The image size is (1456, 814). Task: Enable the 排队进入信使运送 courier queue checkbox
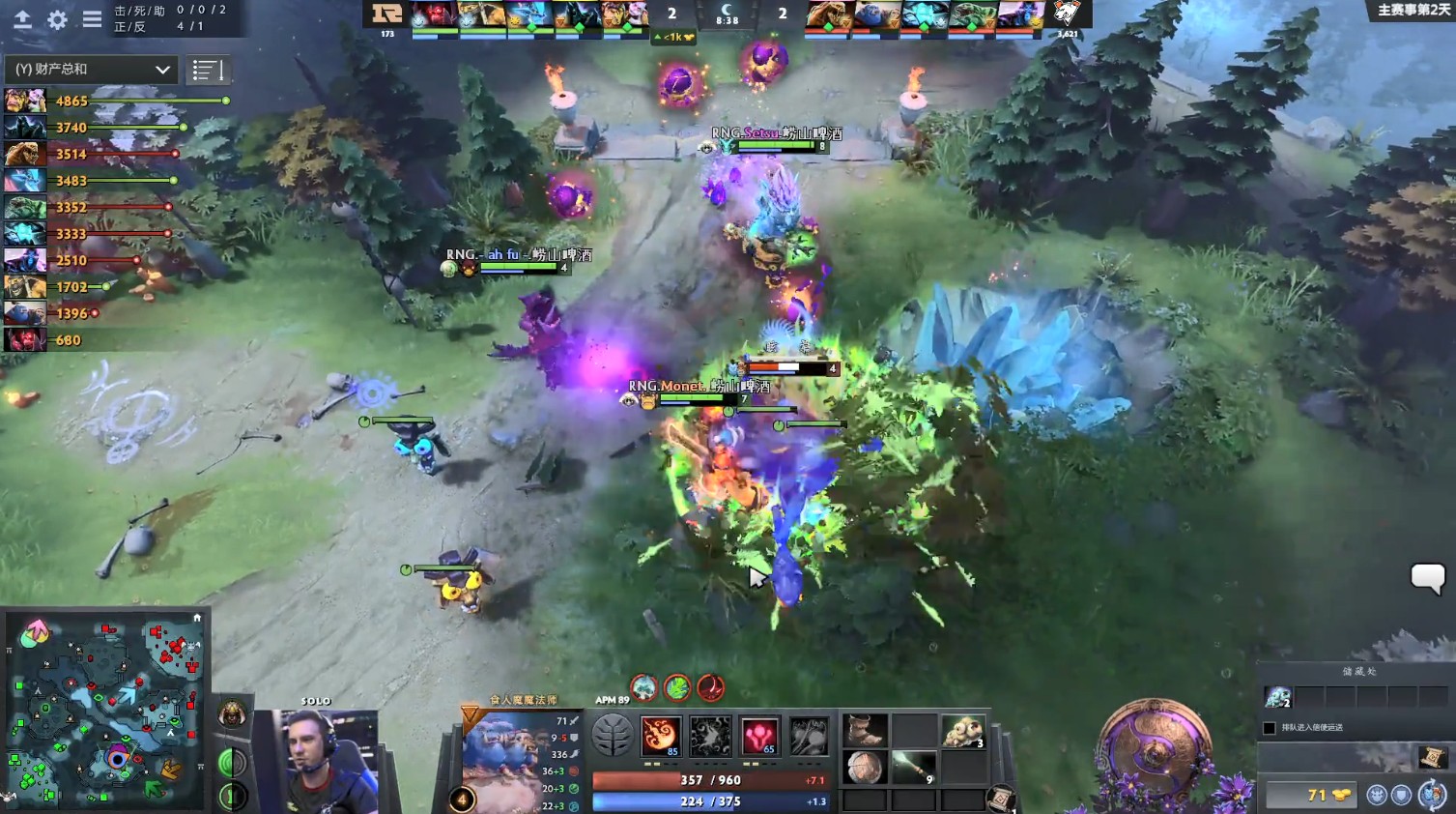1270,727
